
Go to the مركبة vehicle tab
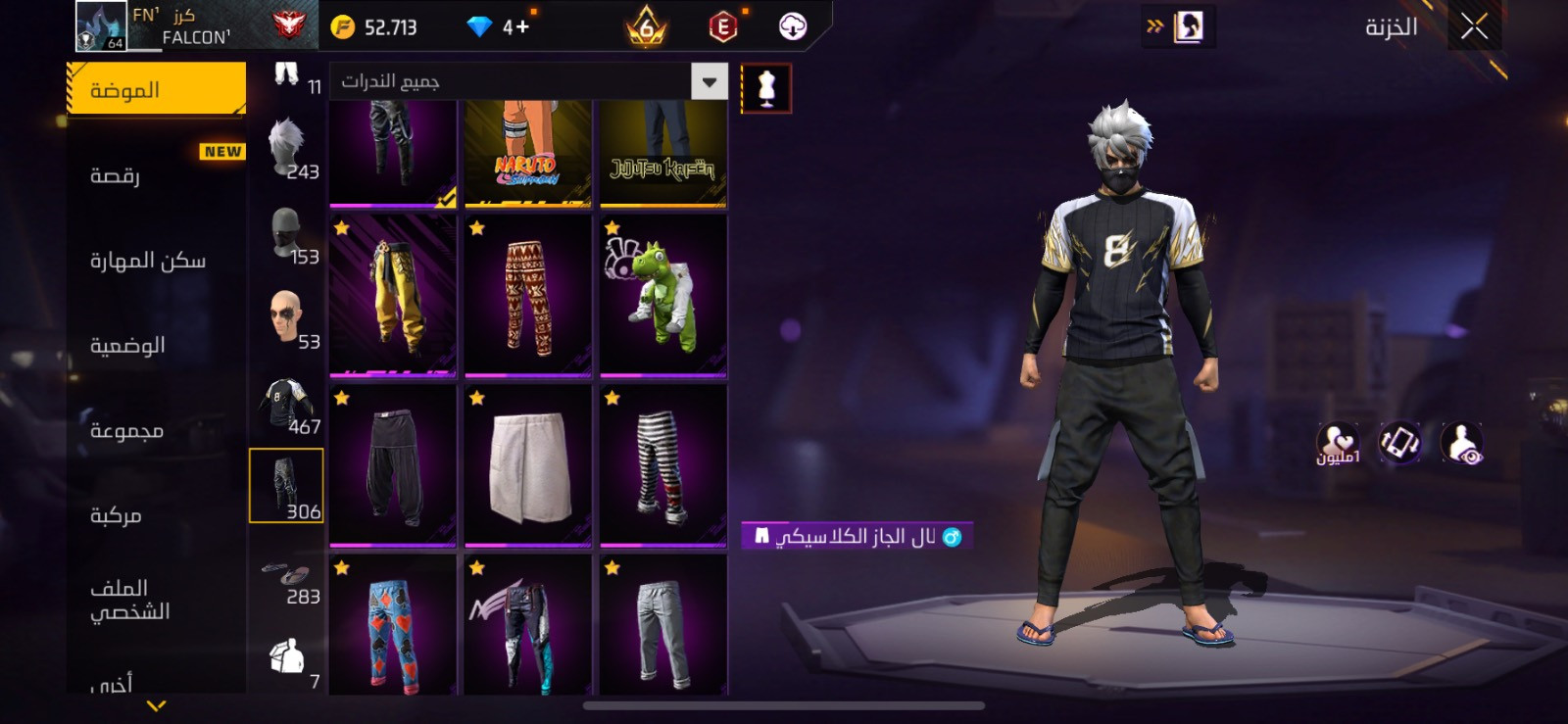tap(156, 515)
